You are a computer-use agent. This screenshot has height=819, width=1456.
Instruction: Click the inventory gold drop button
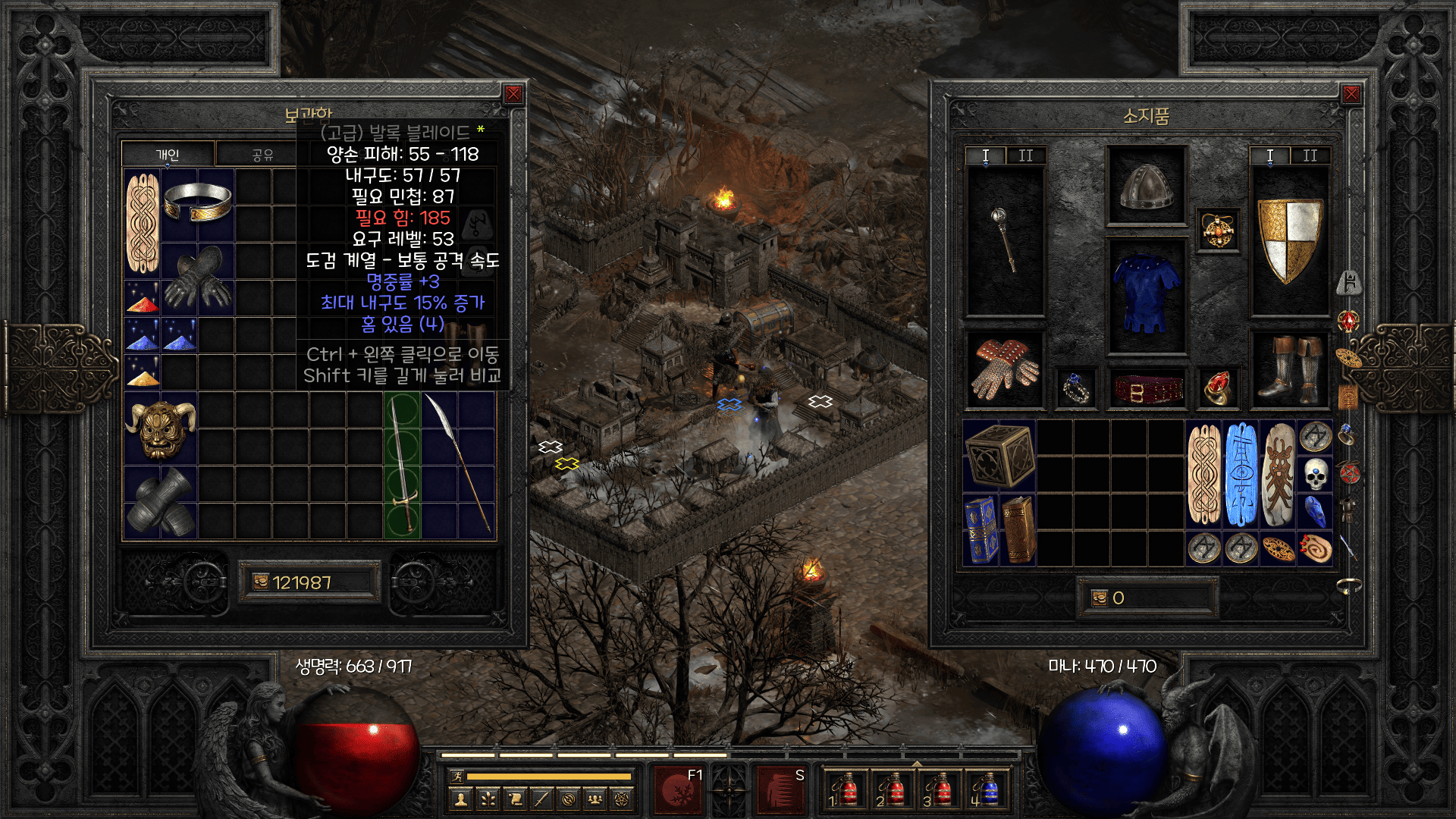(x=1100, y=598)
